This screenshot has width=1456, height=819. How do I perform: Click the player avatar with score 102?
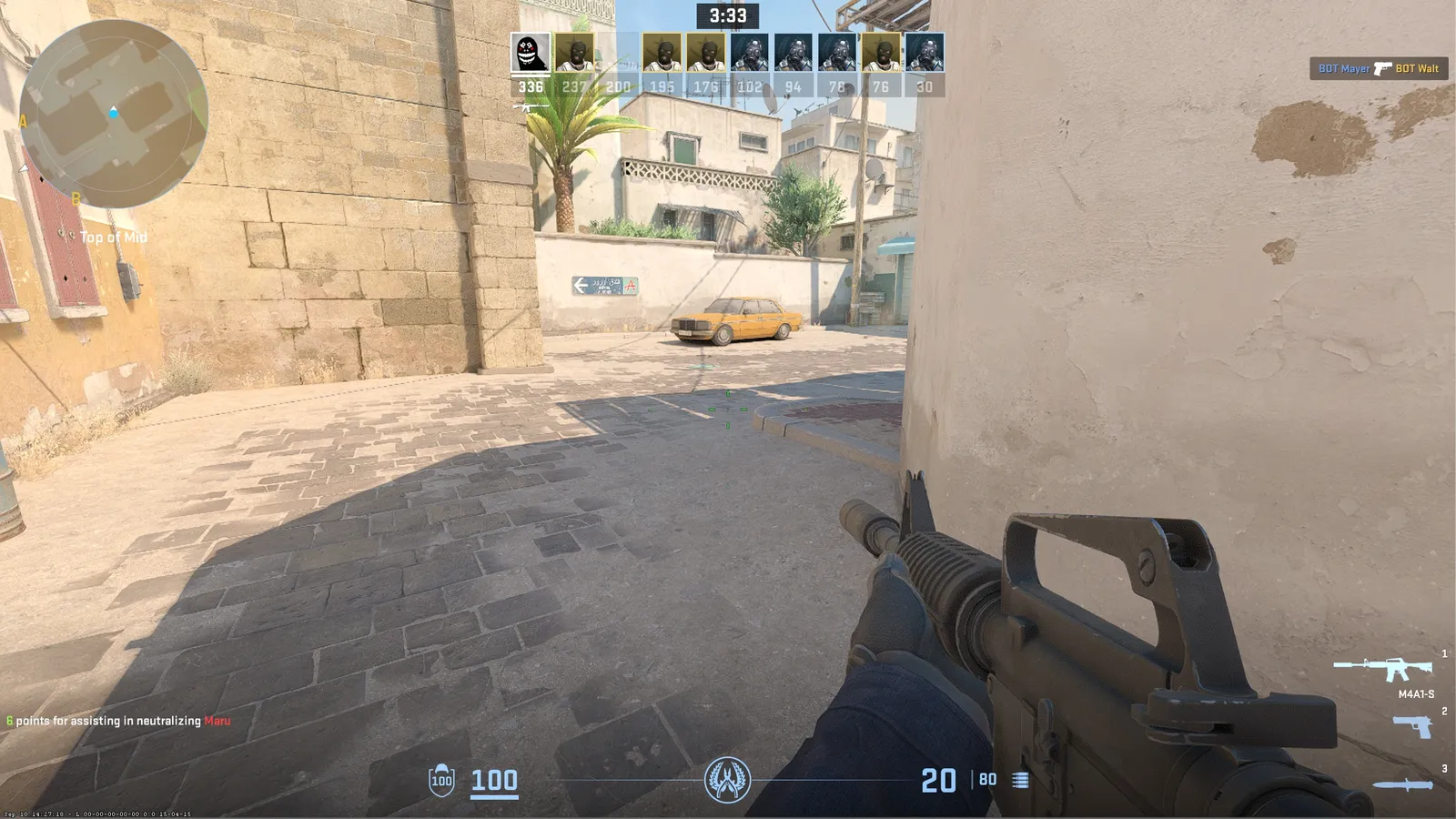click(x=750, y=53)
